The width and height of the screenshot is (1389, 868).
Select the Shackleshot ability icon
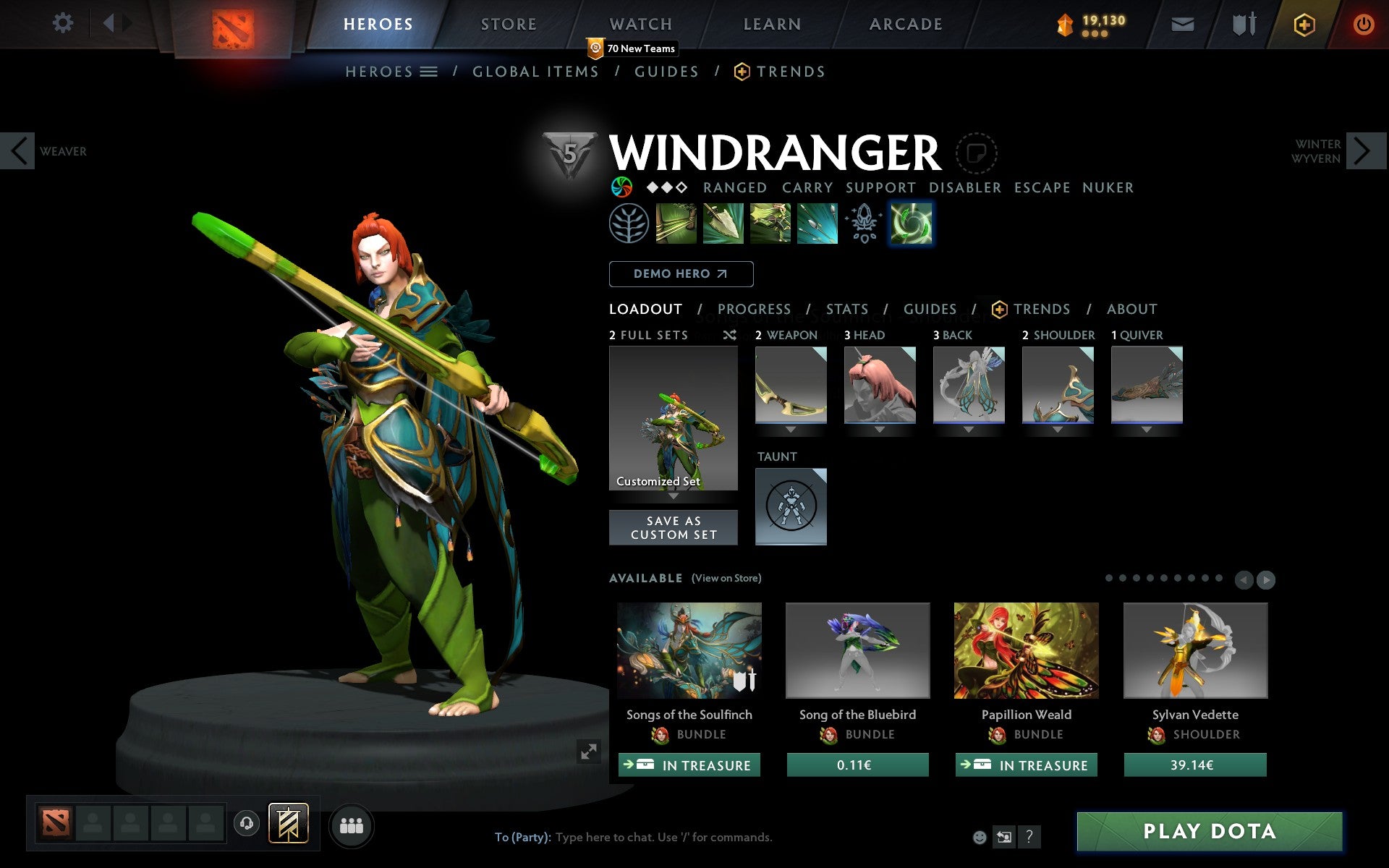(676, 224)
